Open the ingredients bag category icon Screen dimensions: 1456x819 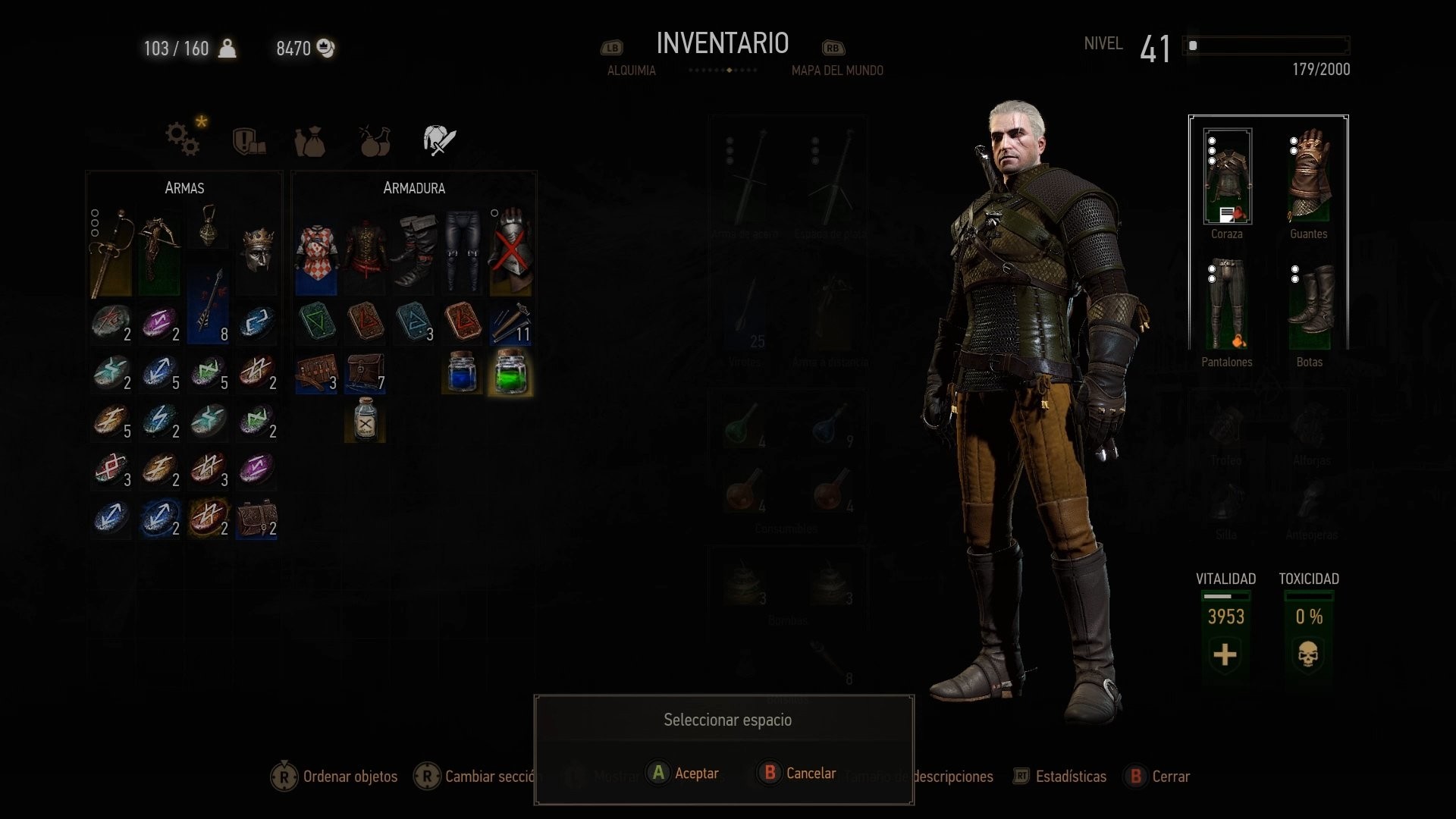(x=310, y=140)
